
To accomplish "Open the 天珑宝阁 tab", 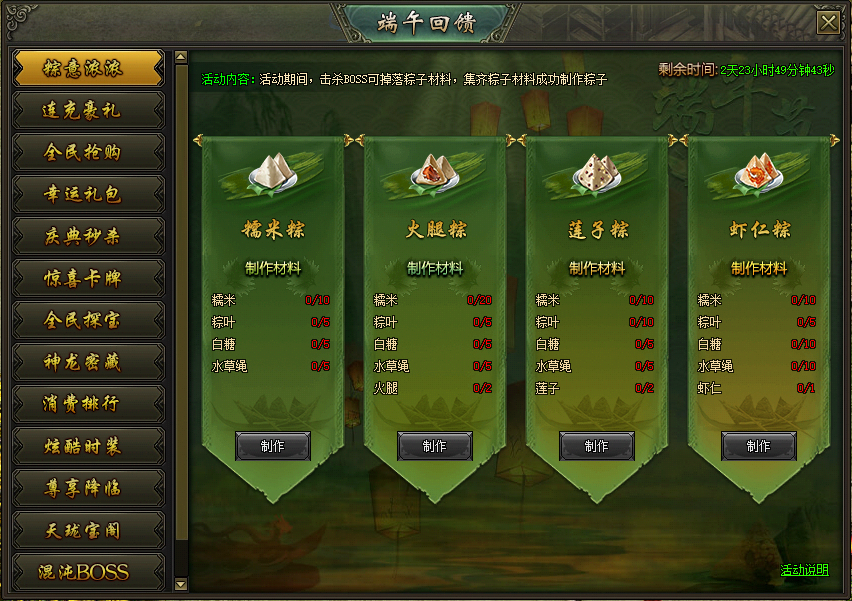I will [88, 530].
